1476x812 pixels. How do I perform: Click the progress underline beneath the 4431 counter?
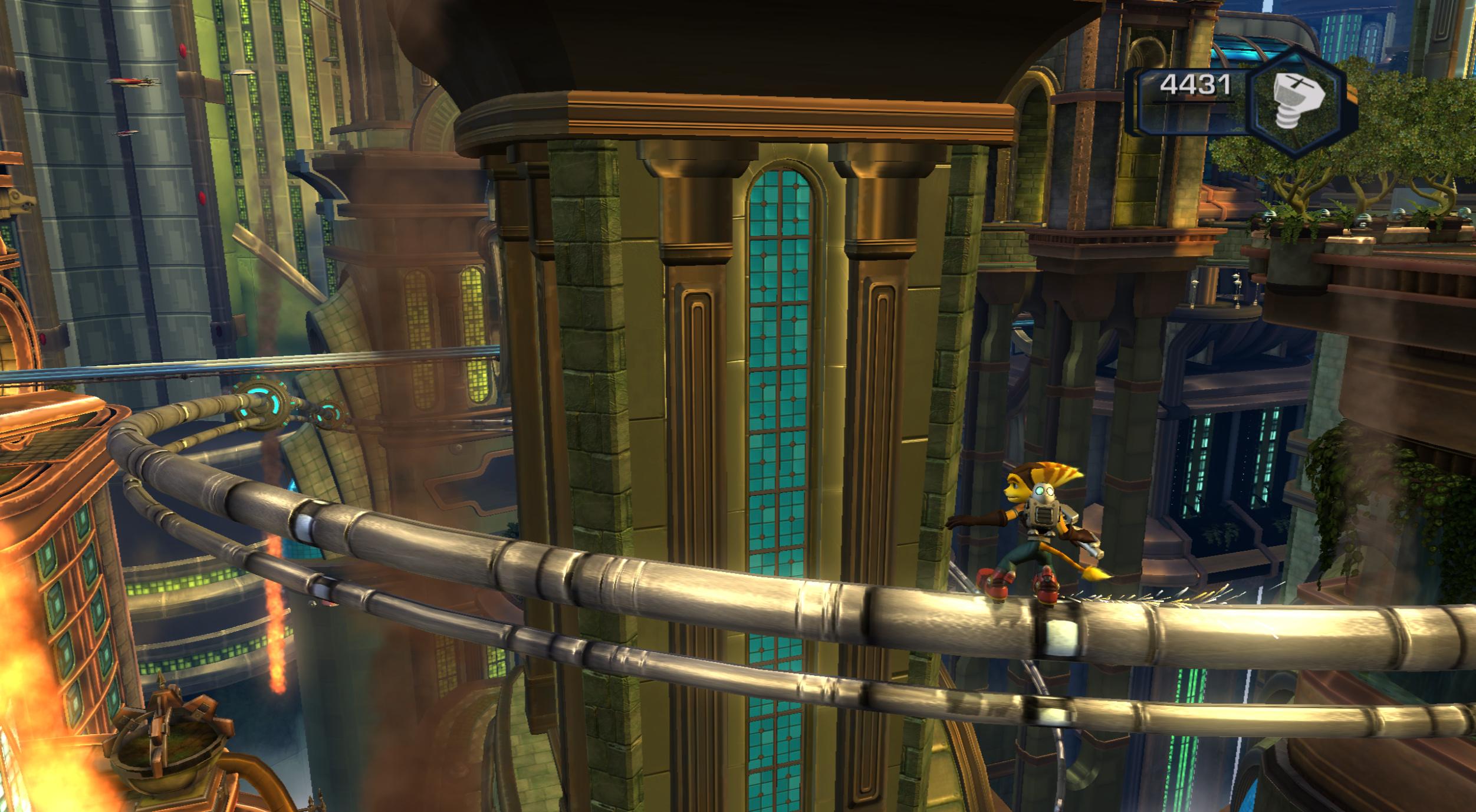1193,103
